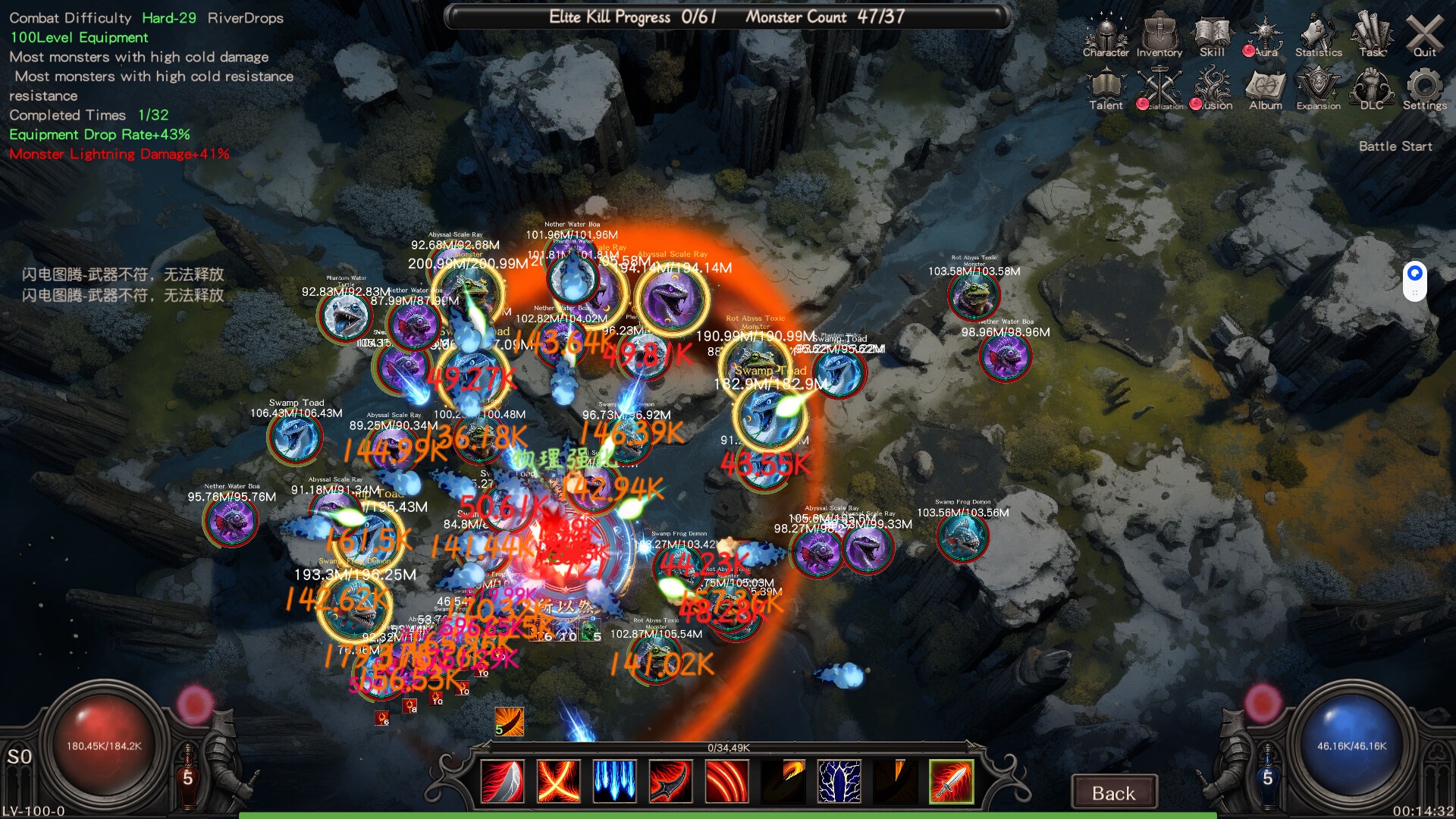Viewport: 1456px width, 819px height.
Task: Activate the blue ice spikes skill
Action: pyautogui.click(x=614, y=781)
